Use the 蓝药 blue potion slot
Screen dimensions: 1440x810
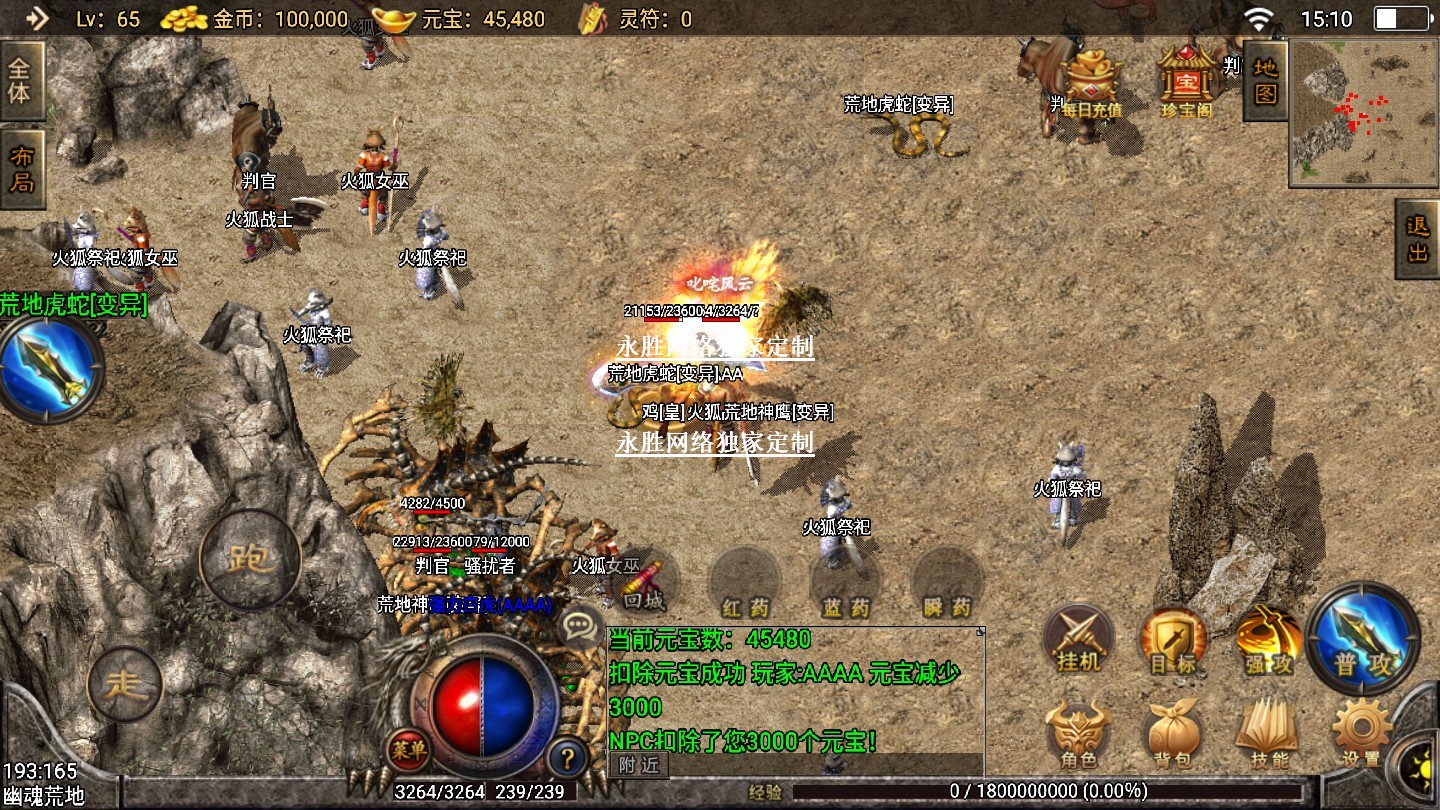pyautogui.click(x=846, y=584)
